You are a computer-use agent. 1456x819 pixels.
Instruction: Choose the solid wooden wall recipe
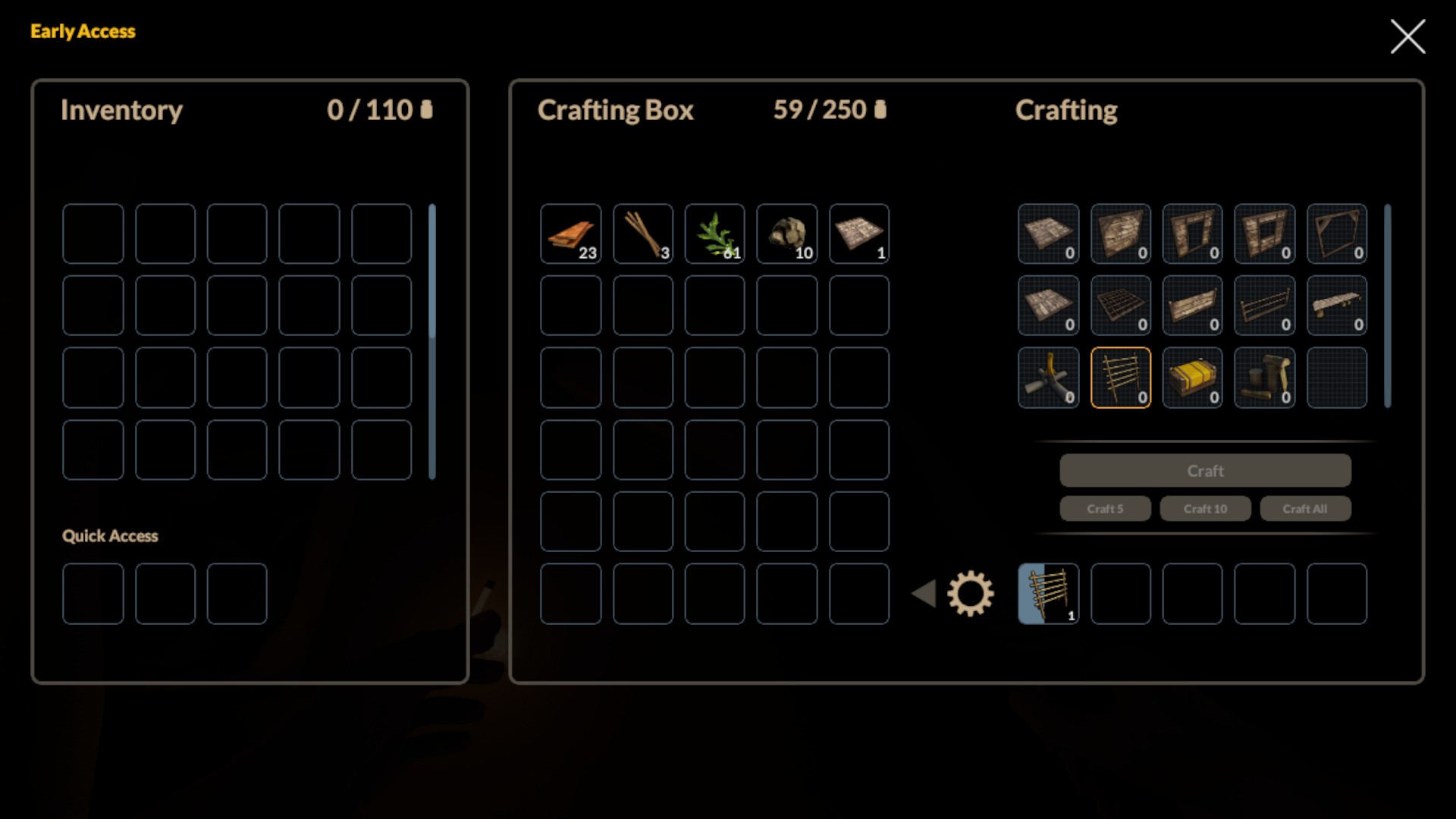pyautogui.click(x=1121, y=234)
